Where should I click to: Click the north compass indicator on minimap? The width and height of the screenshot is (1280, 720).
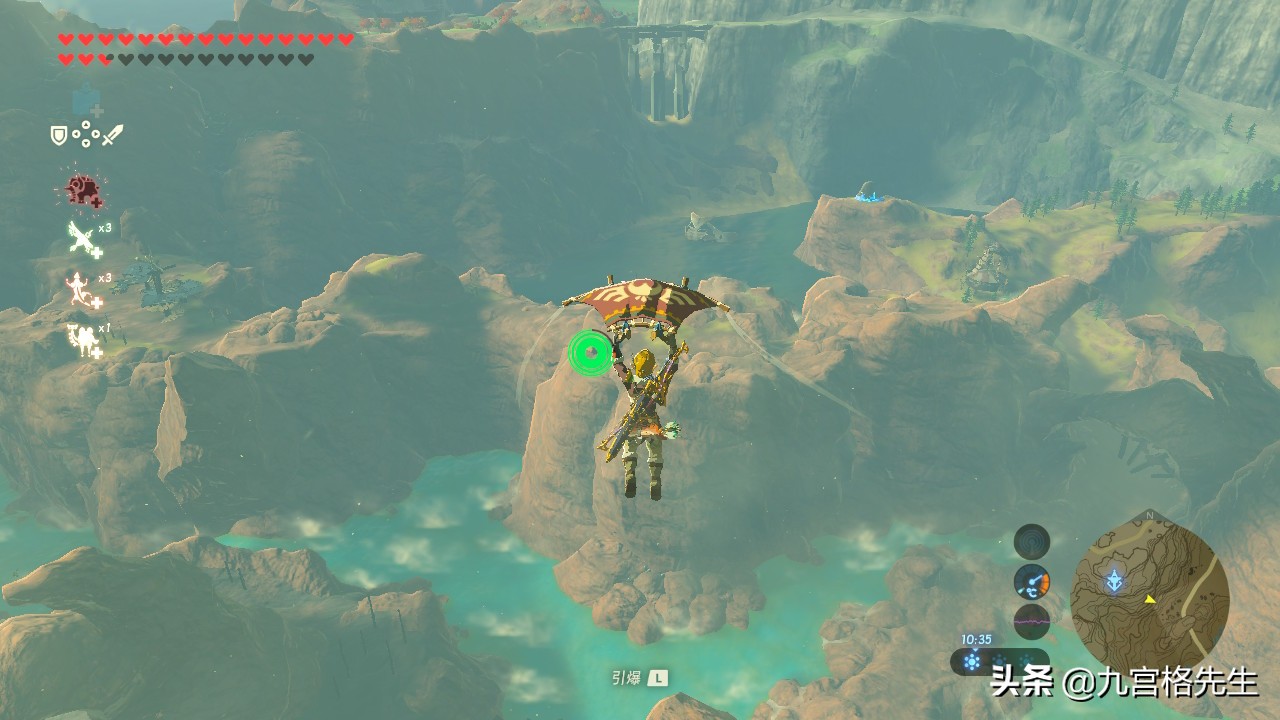click(1149, 516)
